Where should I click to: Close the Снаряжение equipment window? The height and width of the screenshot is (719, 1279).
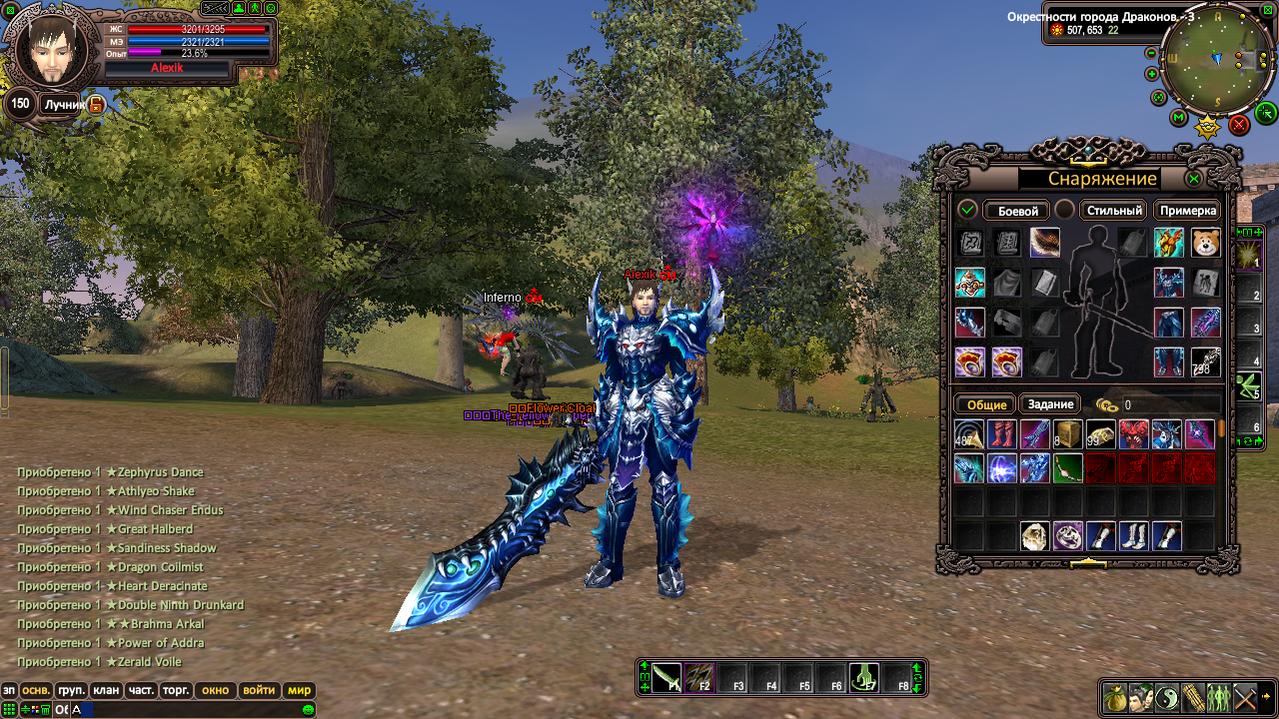pos(1193,179)
